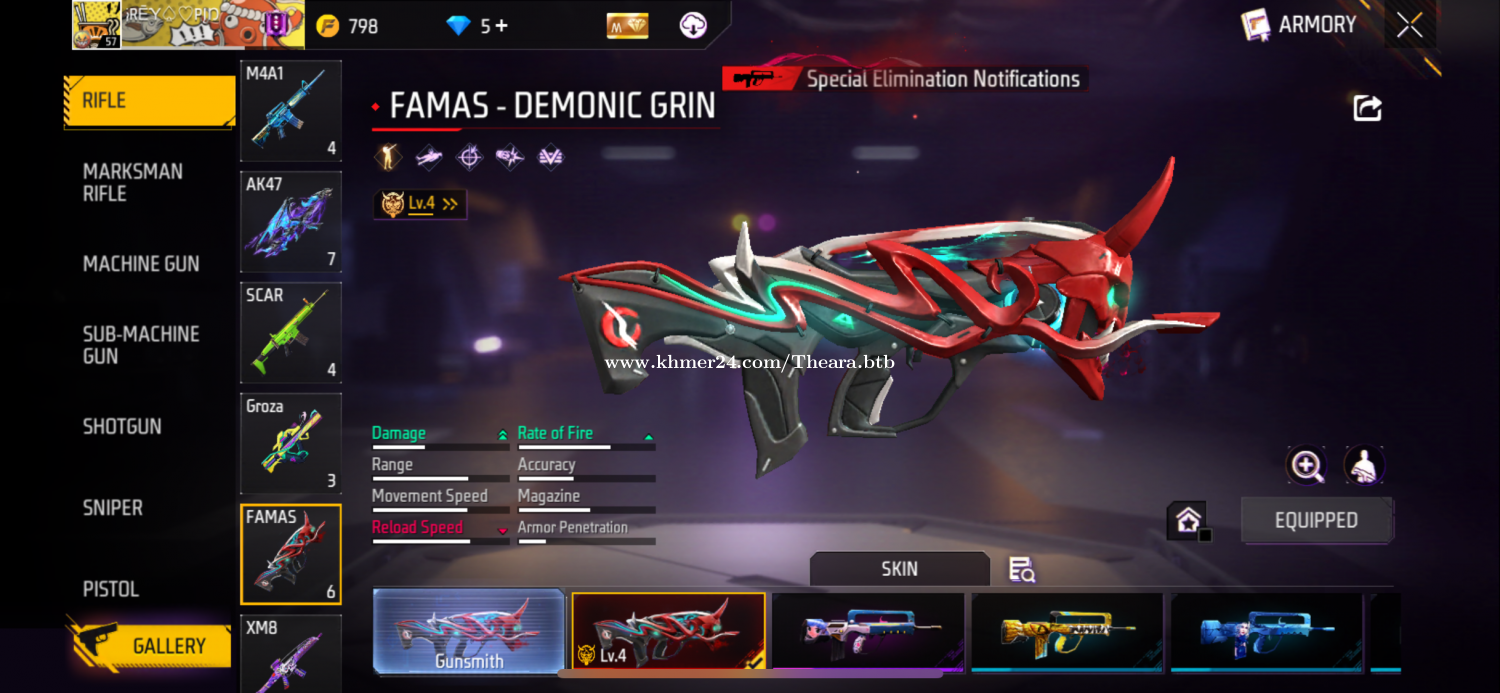Select the Sub-Machine Gun category

[141, 345]
